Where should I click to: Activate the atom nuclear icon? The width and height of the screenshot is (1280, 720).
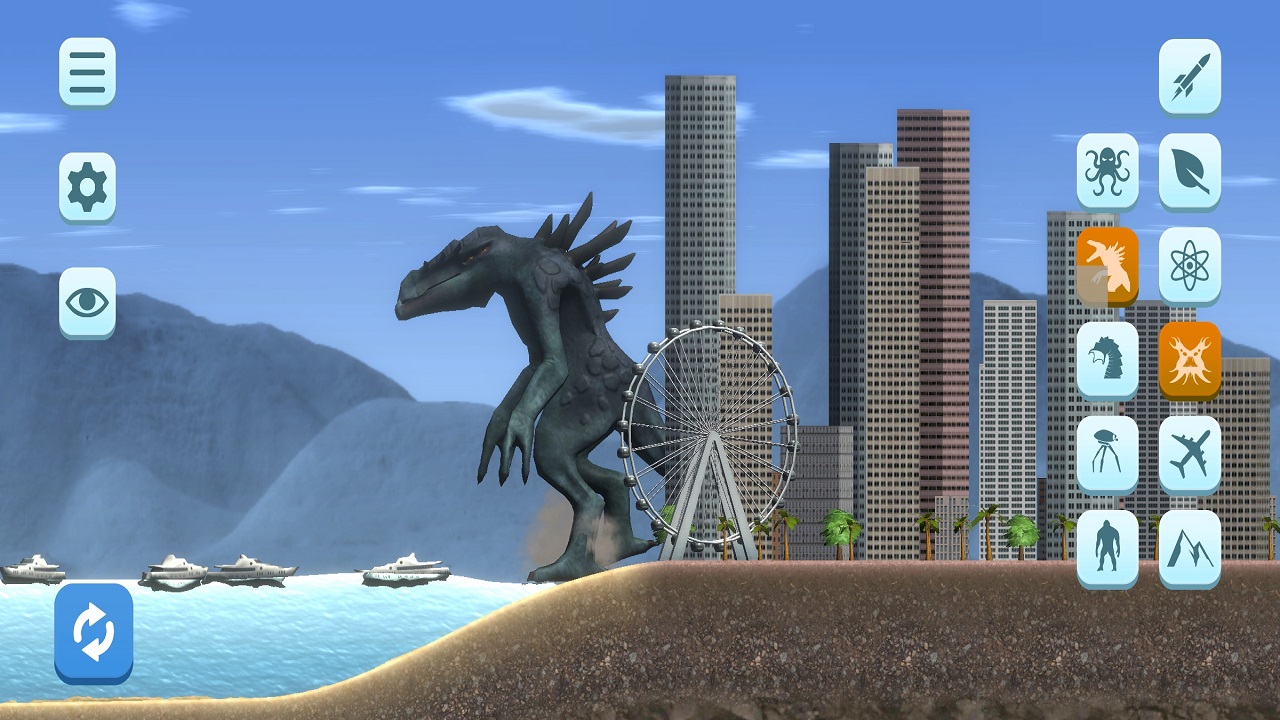coord(1189,265)
